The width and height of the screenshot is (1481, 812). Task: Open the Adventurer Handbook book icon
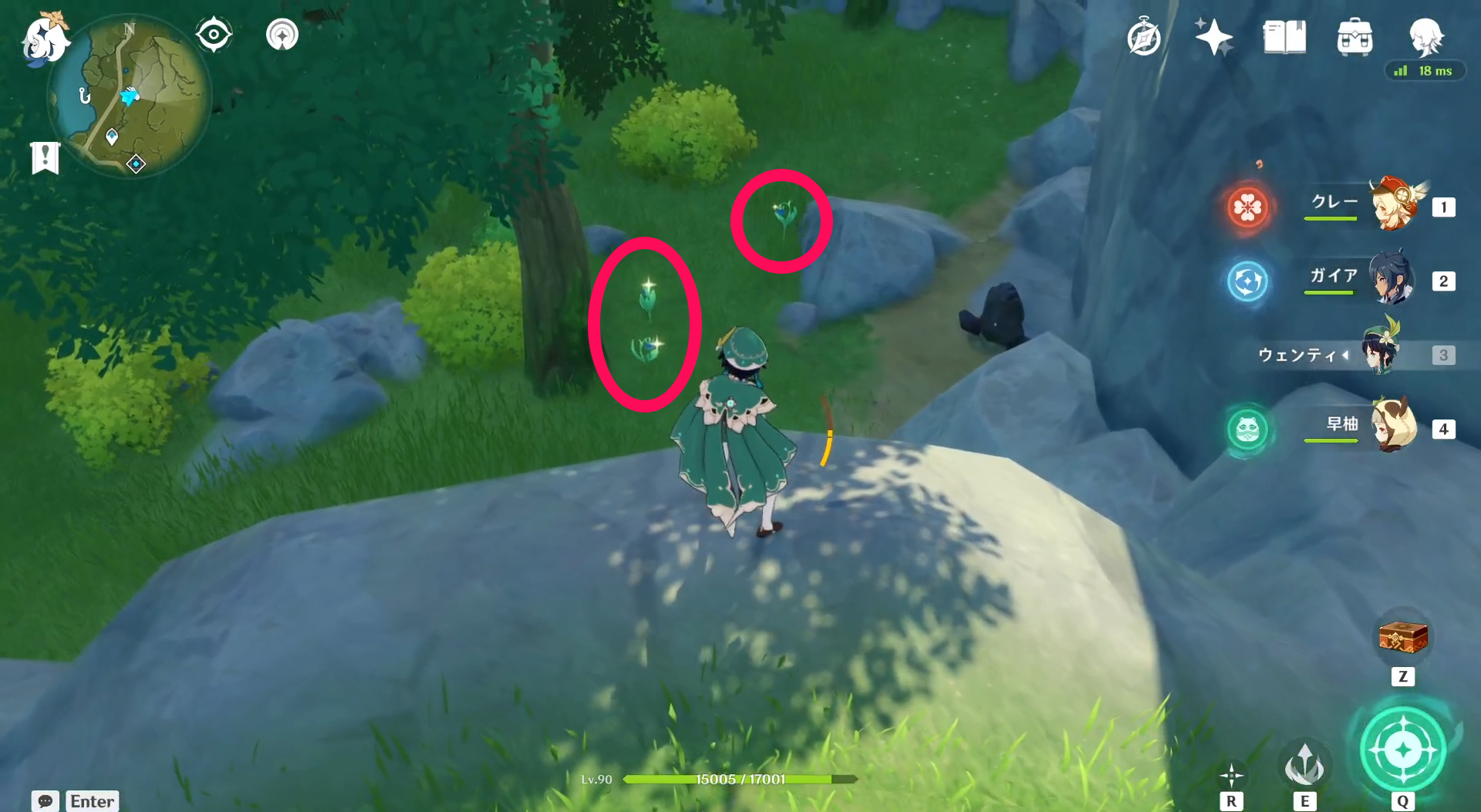click(x=1283, y=37)
